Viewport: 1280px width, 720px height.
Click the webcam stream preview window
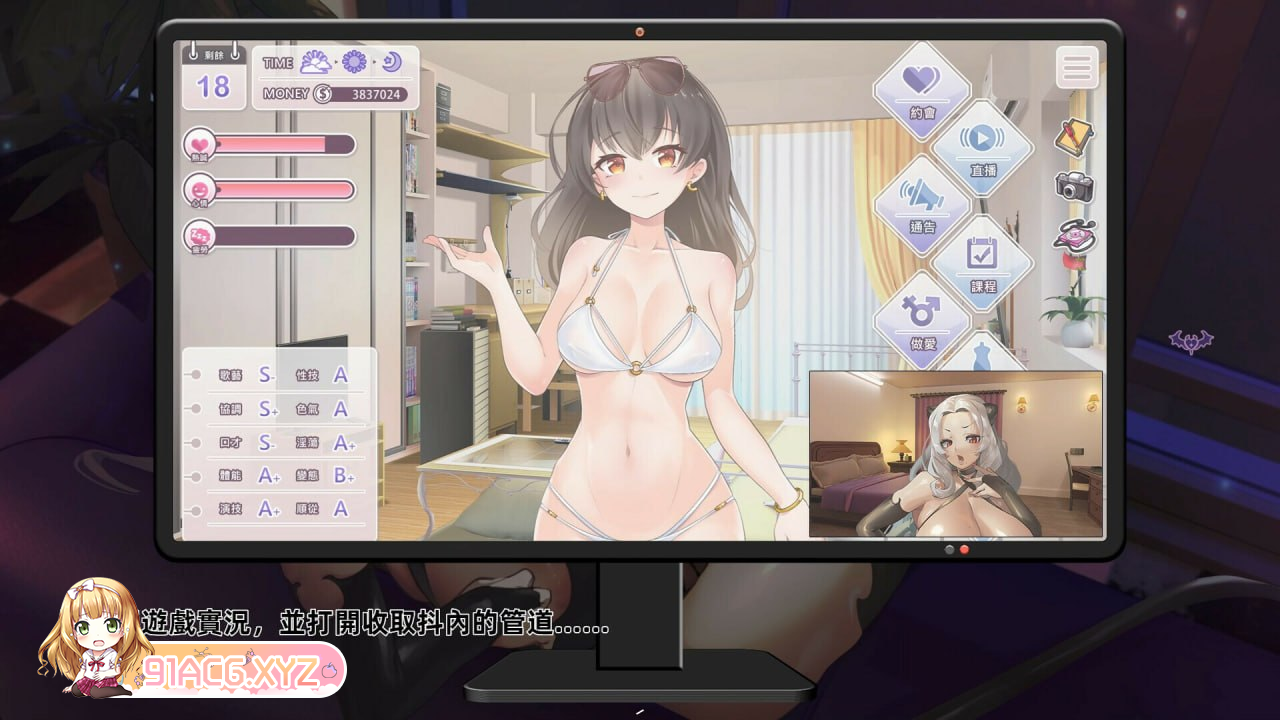click(955, 455)
